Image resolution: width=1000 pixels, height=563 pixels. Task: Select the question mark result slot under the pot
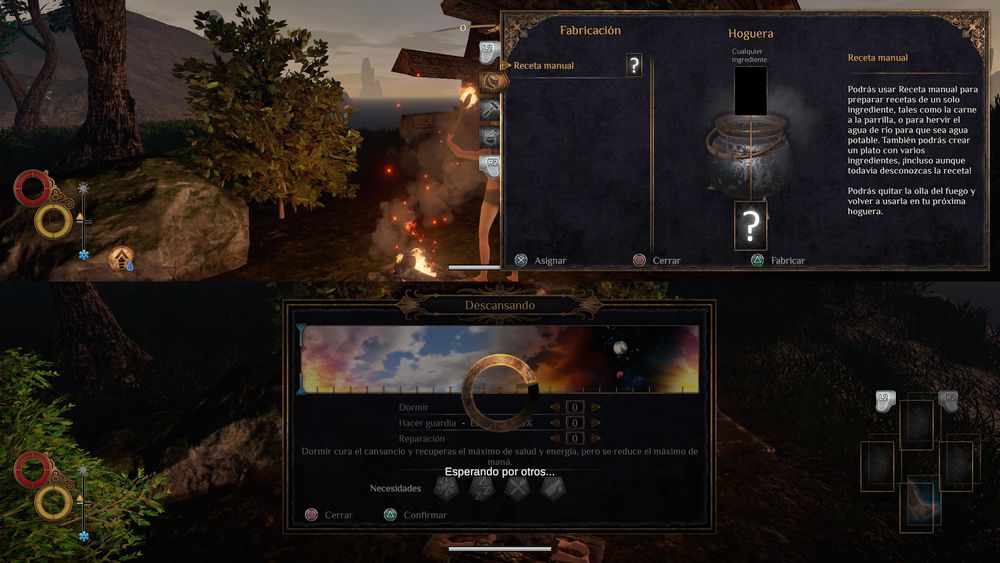(x=750, y=226)
